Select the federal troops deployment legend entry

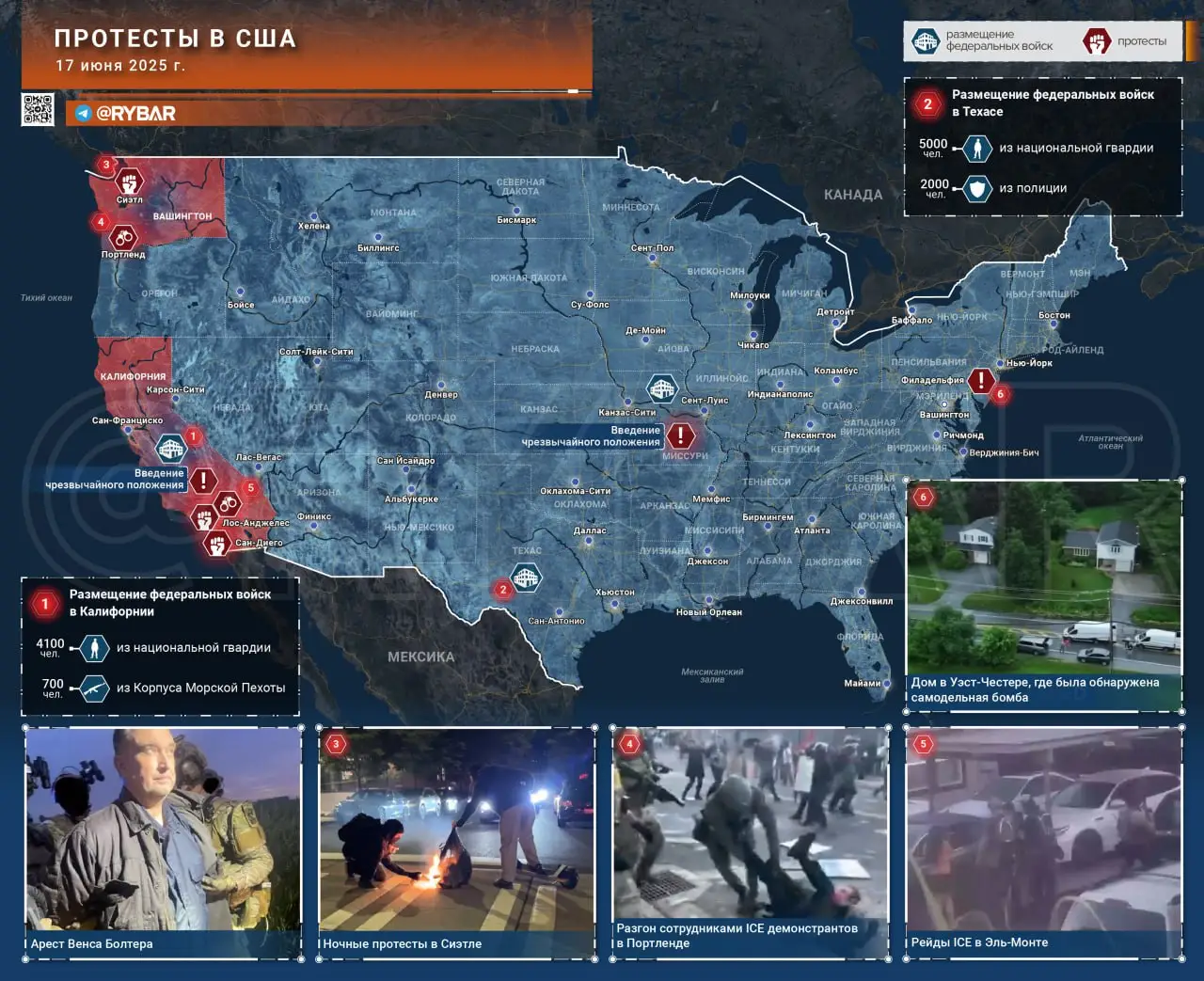point(982,41)
